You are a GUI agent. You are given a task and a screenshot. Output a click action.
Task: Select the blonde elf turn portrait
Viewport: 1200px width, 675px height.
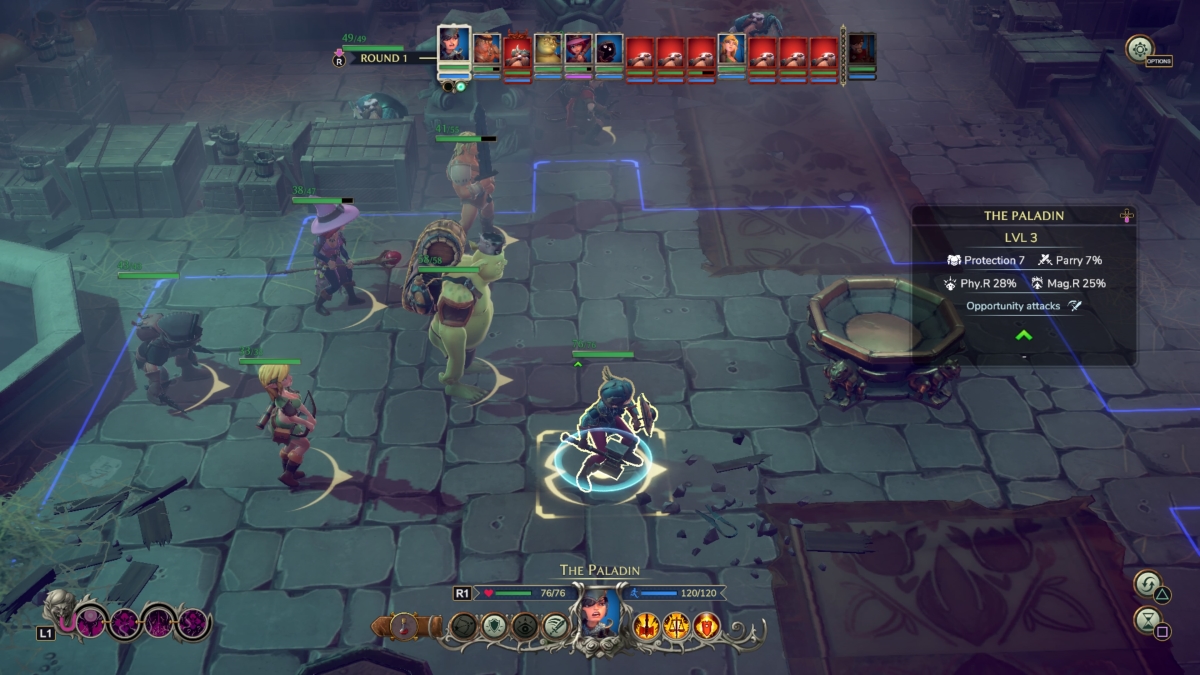click(731, 50)
